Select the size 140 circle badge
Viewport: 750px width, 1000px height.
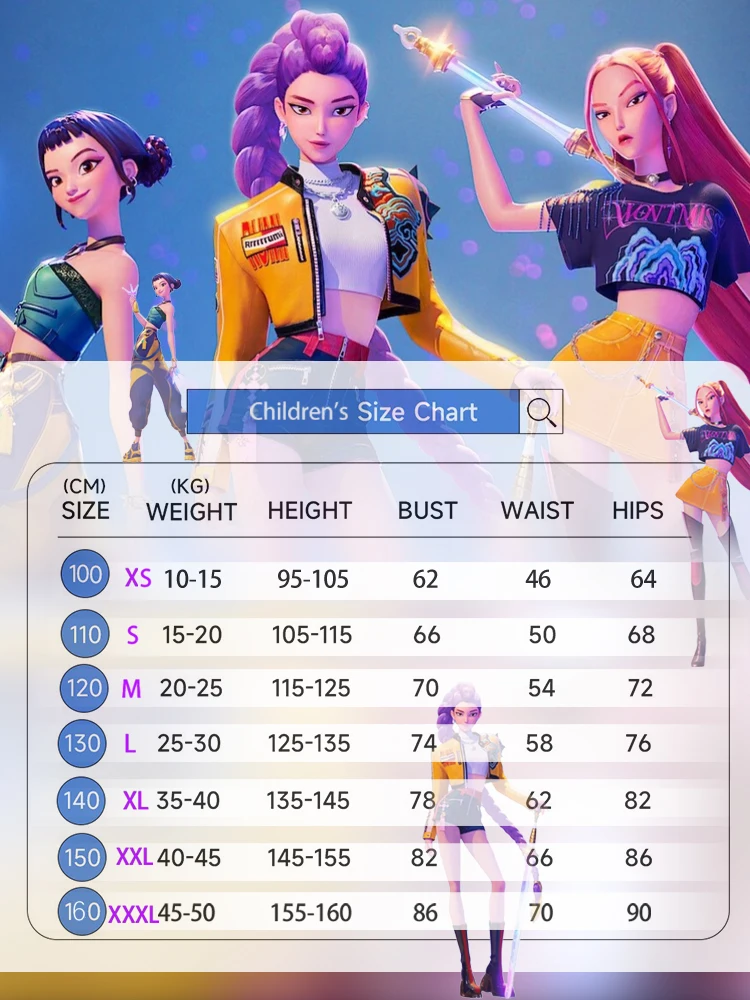tap(83, 800)
